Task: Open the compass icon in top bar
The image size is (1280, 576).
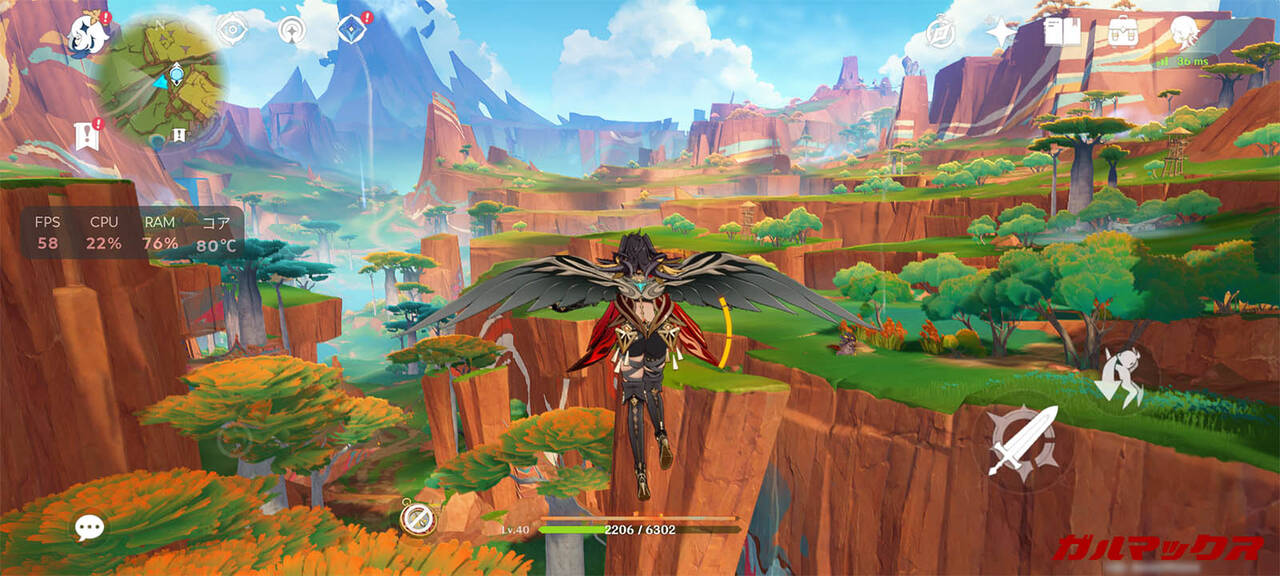Action: pyautogui.click(x=940, y=33)
